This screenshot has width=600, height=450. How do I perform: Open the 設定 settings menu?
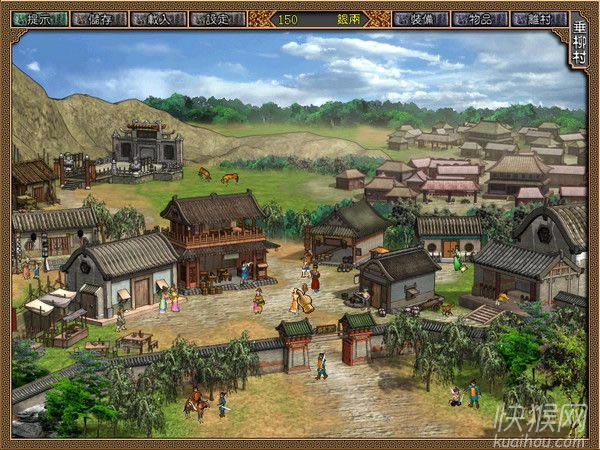click(x=217, y=18)
